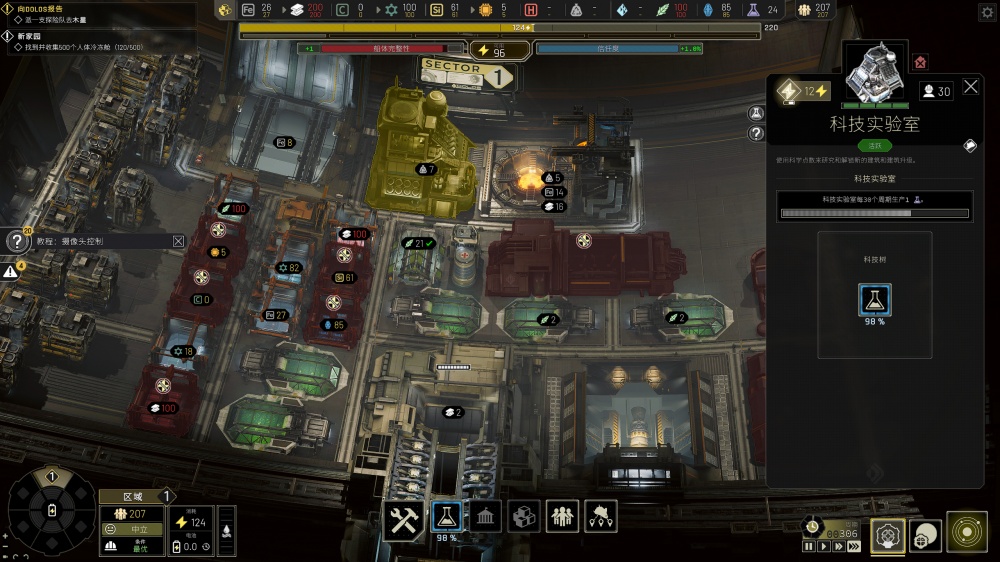Select the research flask toolbar button
1000x562 pixels.
447,517
